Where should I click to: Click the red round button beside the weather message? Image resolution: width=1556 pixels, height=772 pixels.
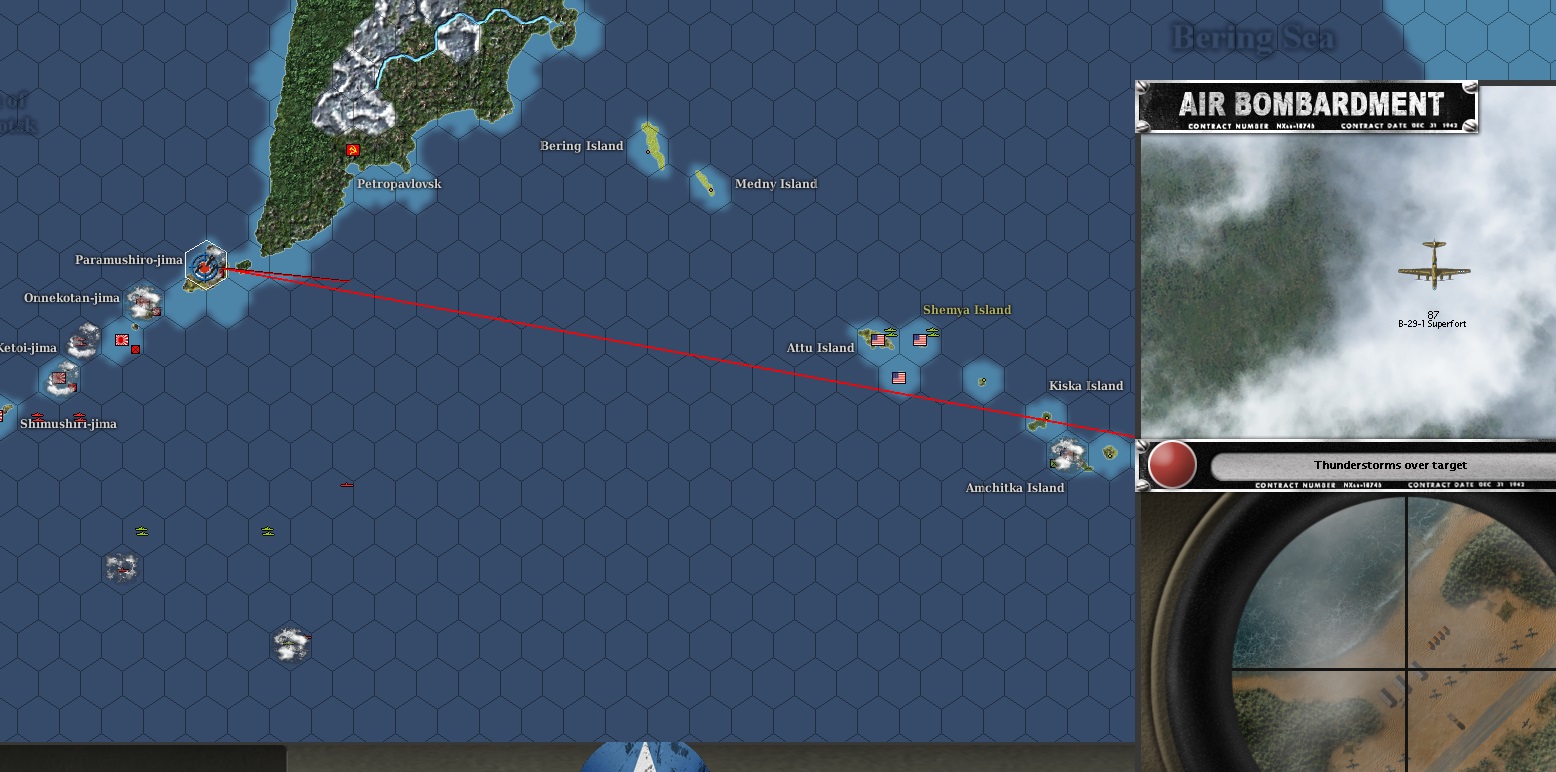pyautogui.click(x=1172, y=465)
